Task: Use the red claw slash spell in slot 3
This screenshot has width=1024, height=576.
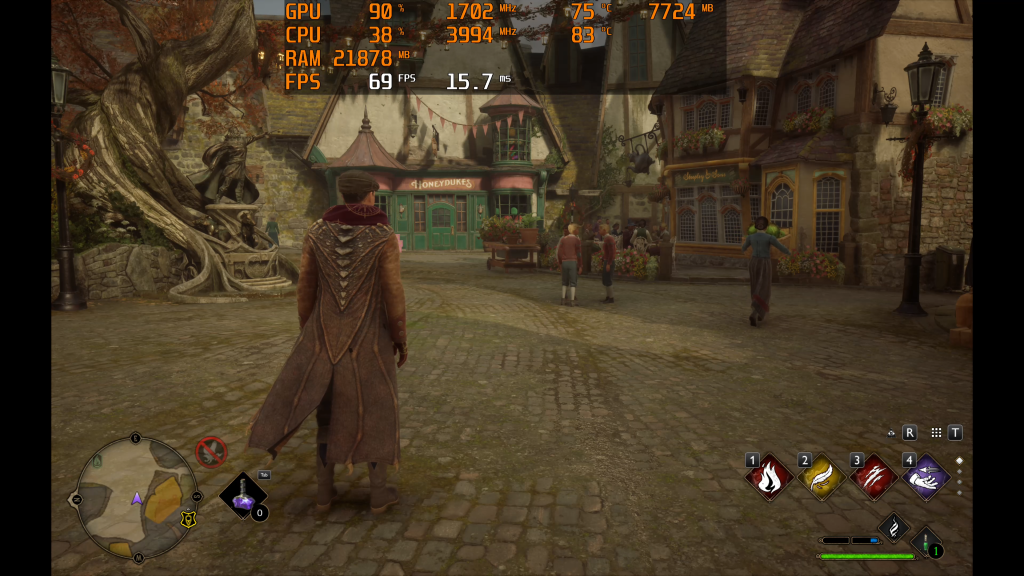Action: (x=873, y=477)
